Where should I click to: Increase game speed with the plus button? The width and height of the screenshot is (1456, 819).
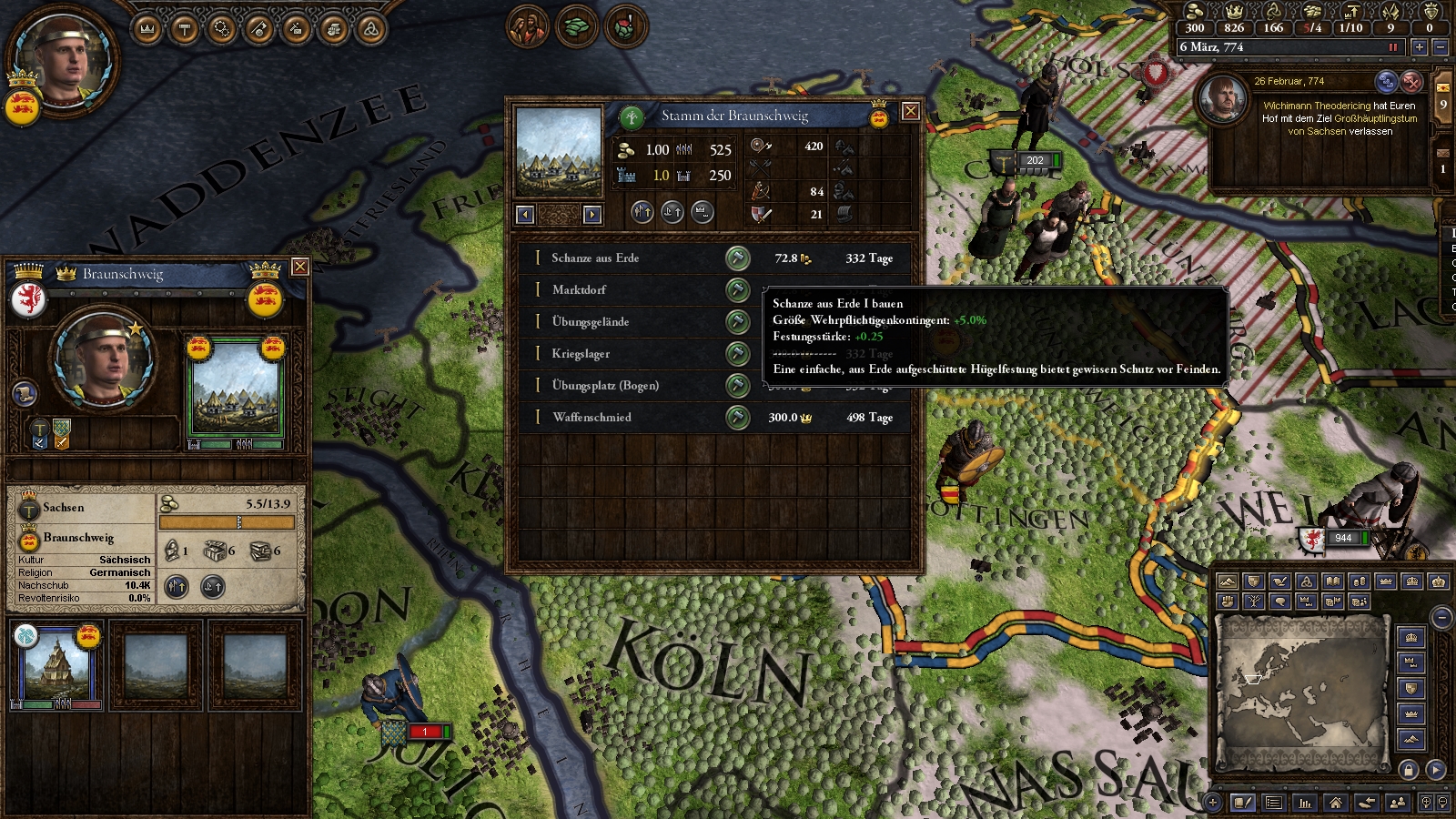(1419, 47)
